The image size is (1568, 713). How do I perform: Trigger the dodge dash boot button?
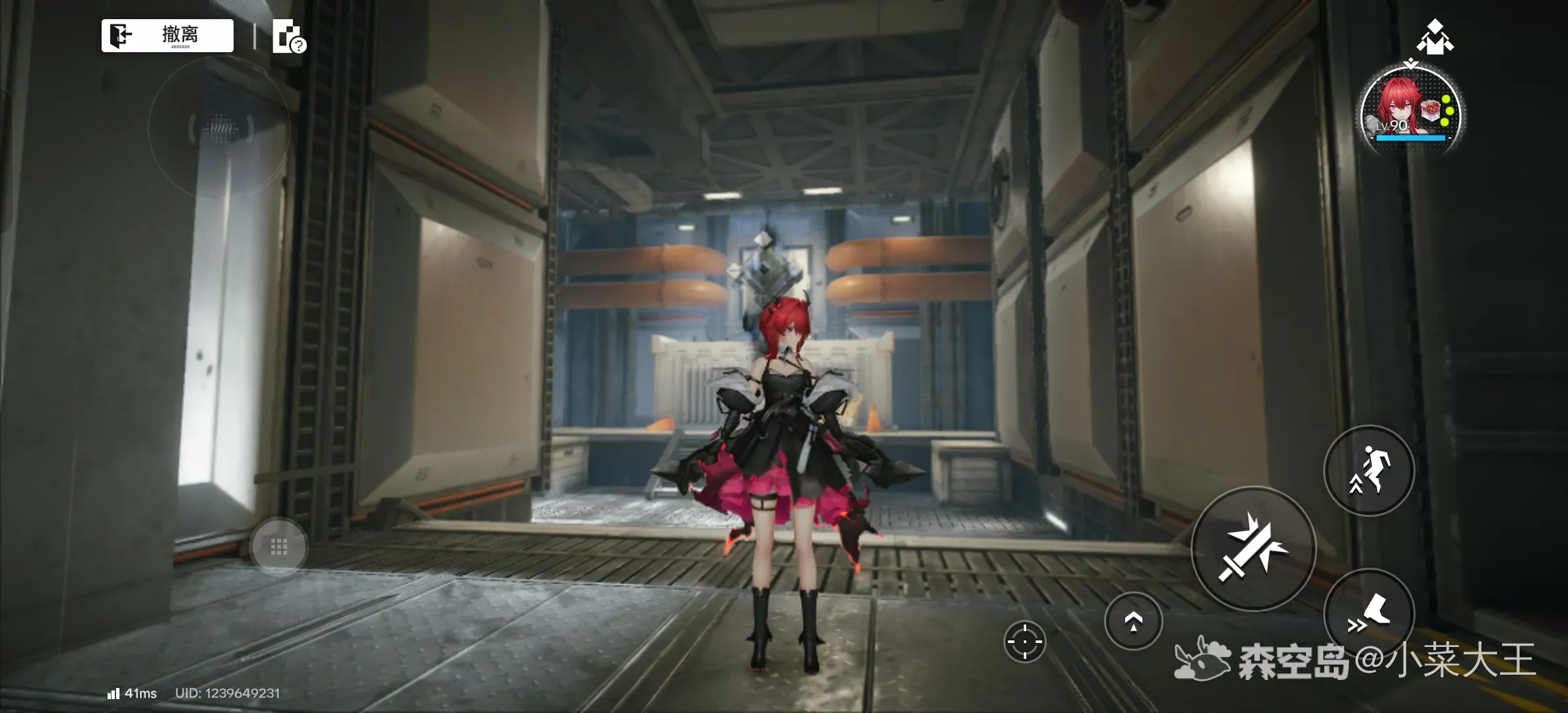(1369, 613)
